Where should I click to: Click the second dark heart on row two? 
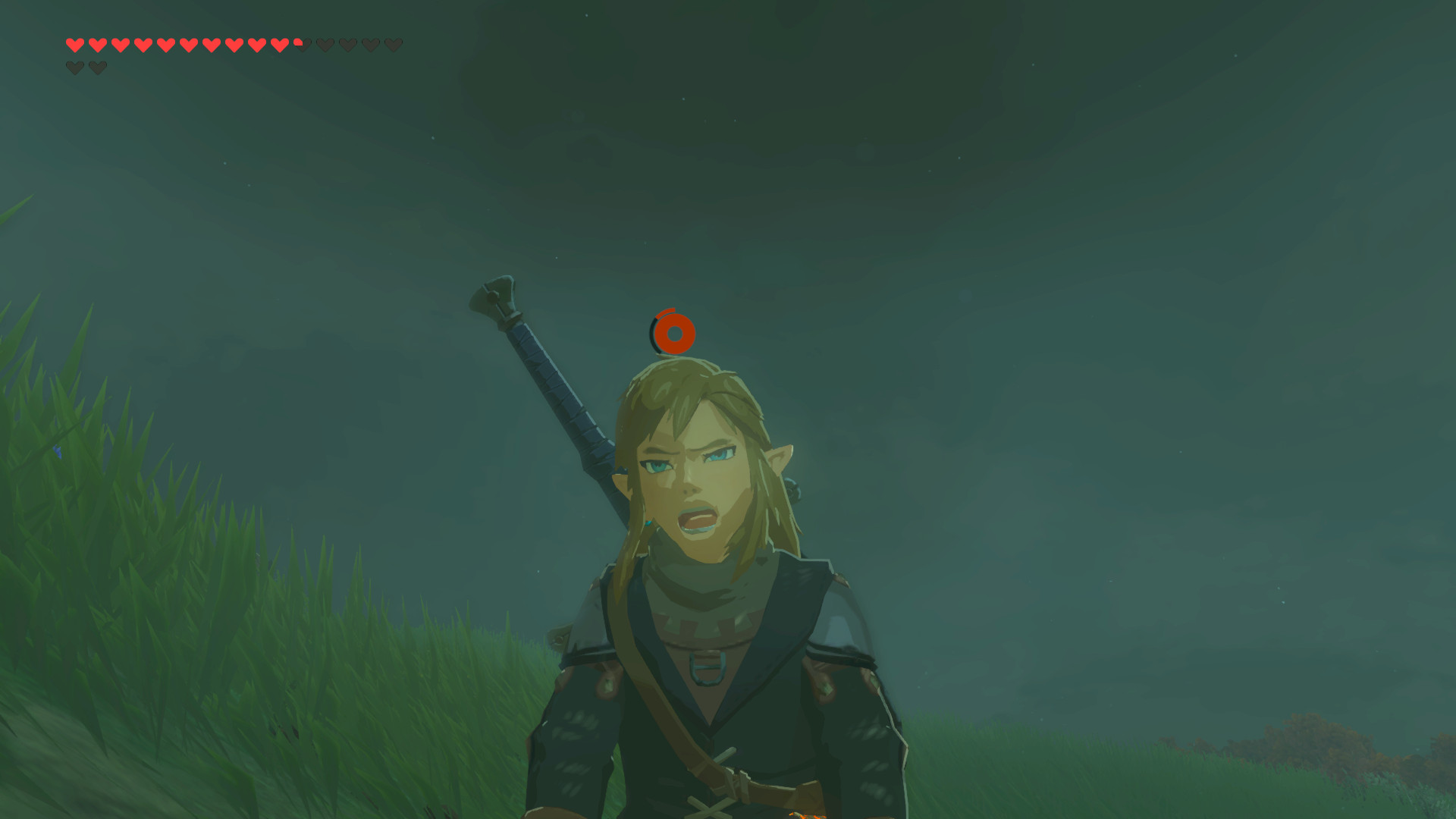(97, 67)
